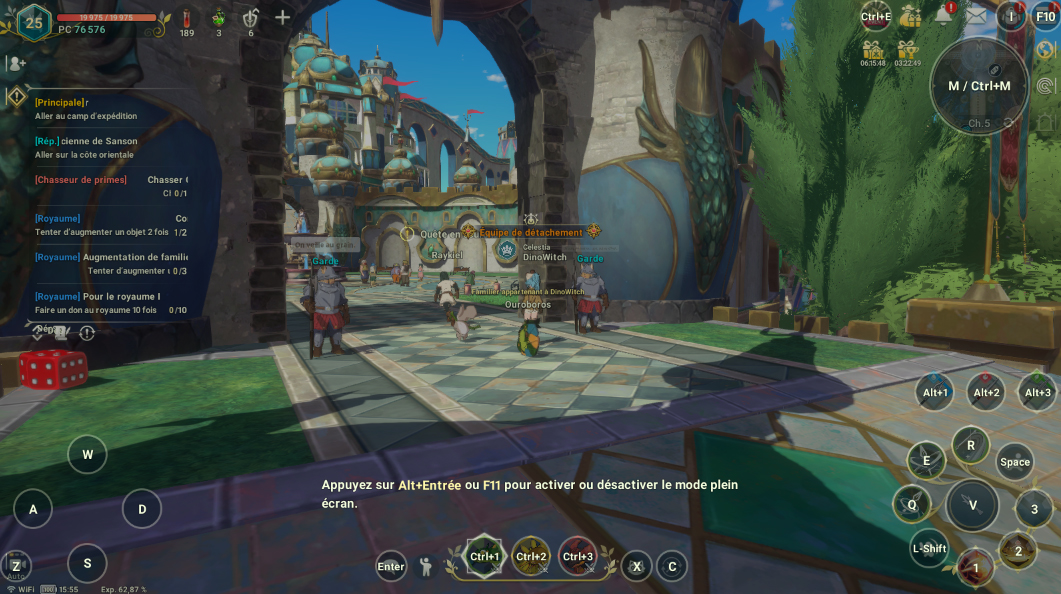Open the mail envelope icon
Viewport: 1061px width, 594px height.
(975, 16)
